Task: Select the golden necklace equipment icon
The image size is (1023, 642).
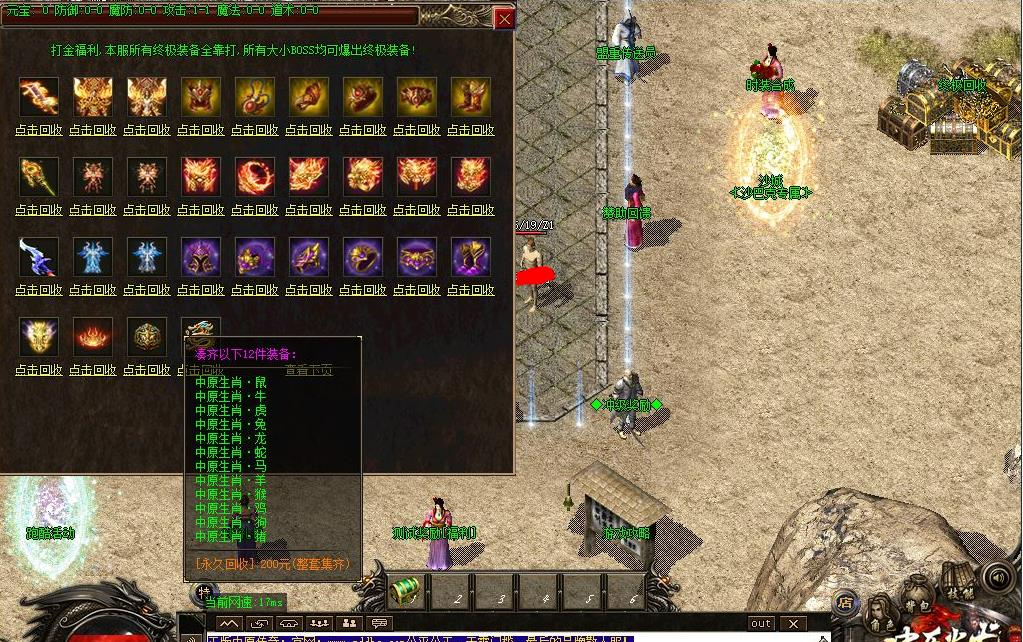Action: [255, 97]
